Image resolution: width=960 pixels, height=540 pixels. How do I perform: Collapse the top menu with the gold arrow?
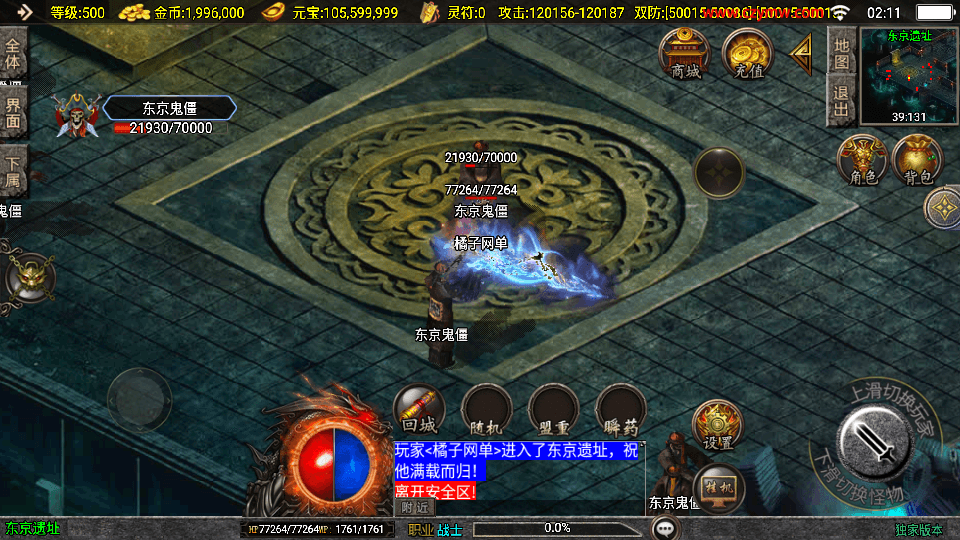click(x=802, y=54)
